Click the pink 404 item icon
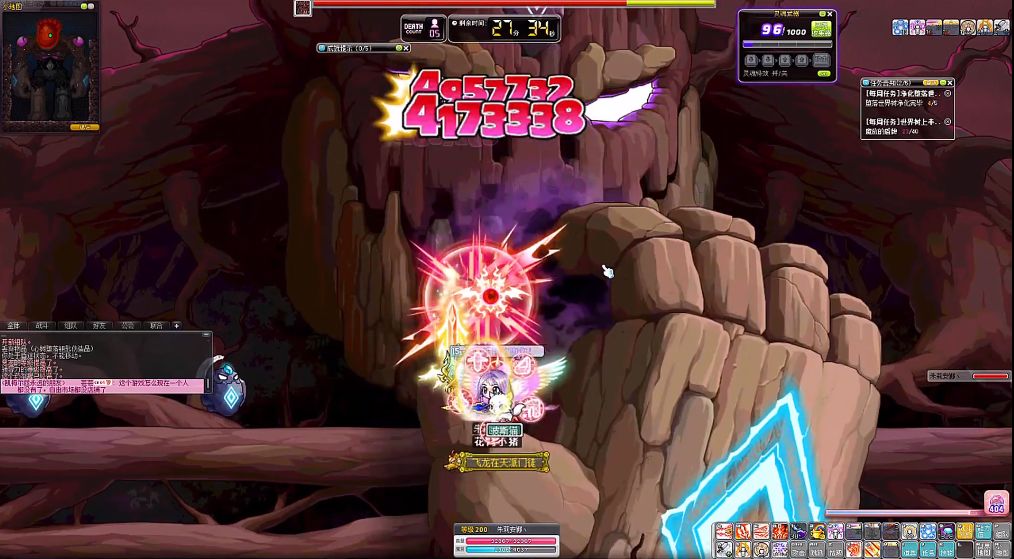Viewport: 1014px width, 559px height. [996, 503]
